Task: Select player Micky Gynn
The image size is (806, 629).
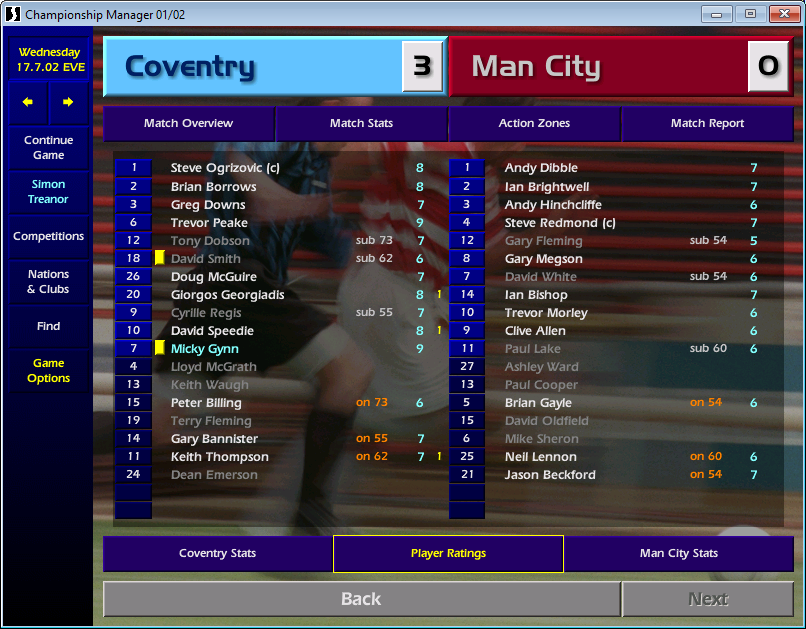Action: click(204, 349)
